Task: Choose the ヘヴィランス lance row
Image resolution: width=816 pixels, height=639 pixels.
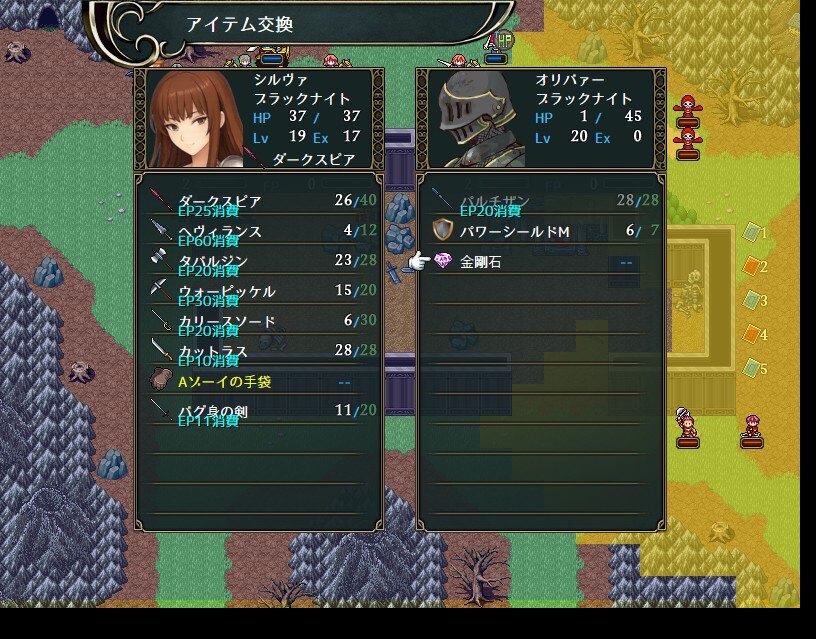Action: [x=258, y=232]
